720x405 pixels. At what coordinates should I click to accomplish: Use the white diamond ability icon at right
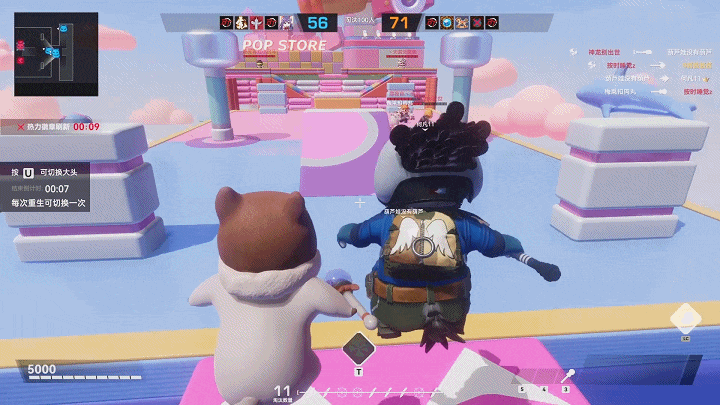coord(685,319)
